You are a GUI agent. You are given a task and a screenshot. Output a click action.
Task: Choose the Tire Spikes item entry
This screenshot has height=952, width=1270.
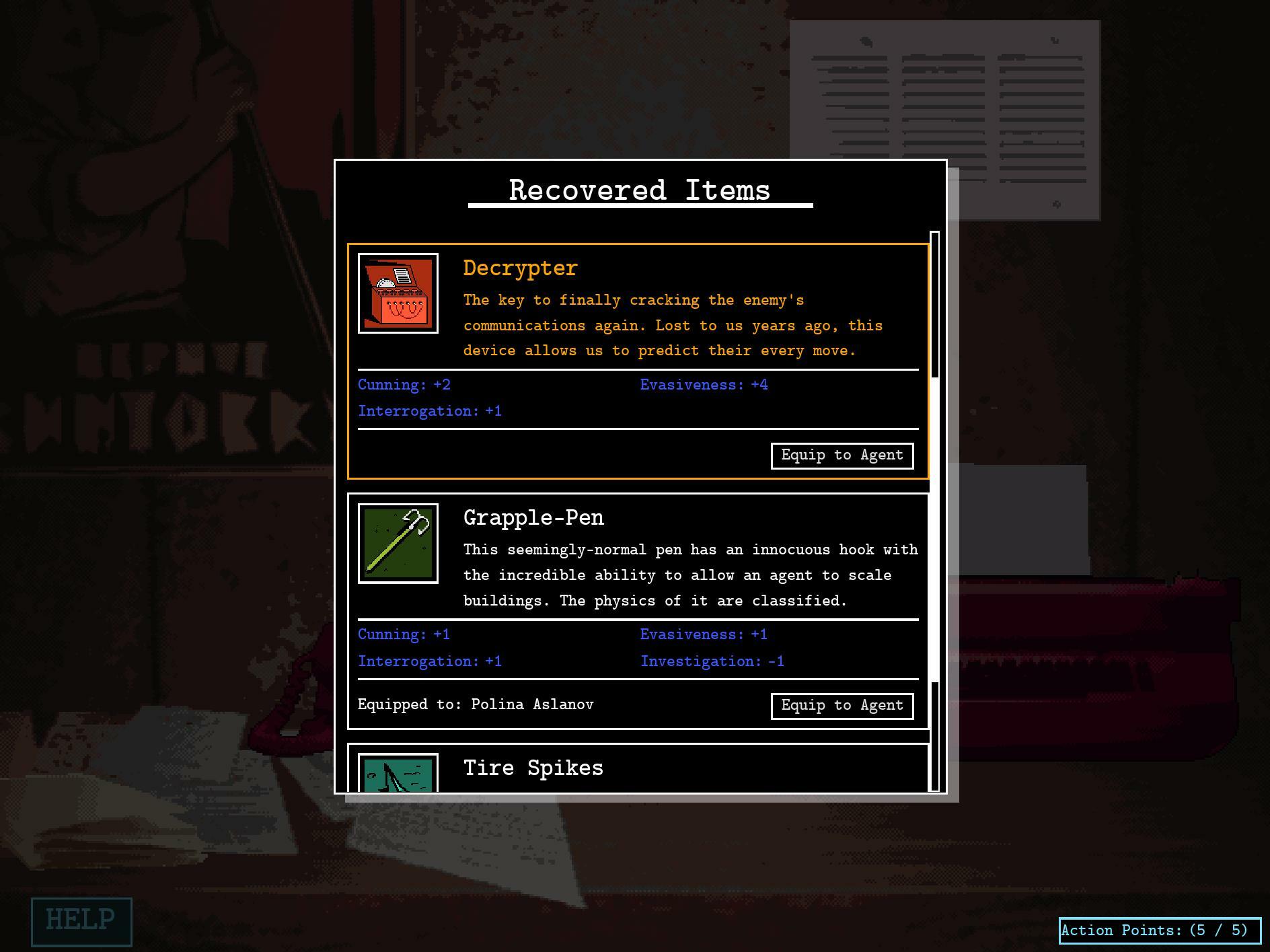click(533, 768)
